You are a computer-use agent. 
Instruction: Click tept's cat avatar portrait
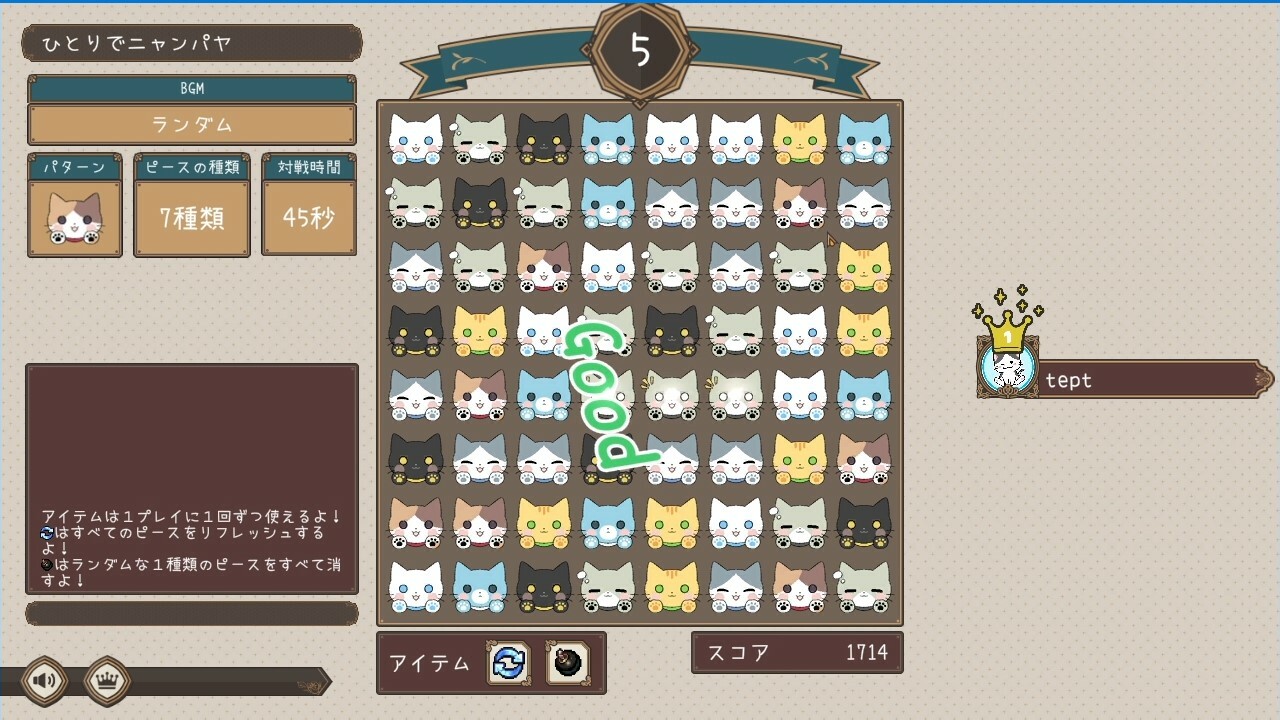pos(1007,370)
